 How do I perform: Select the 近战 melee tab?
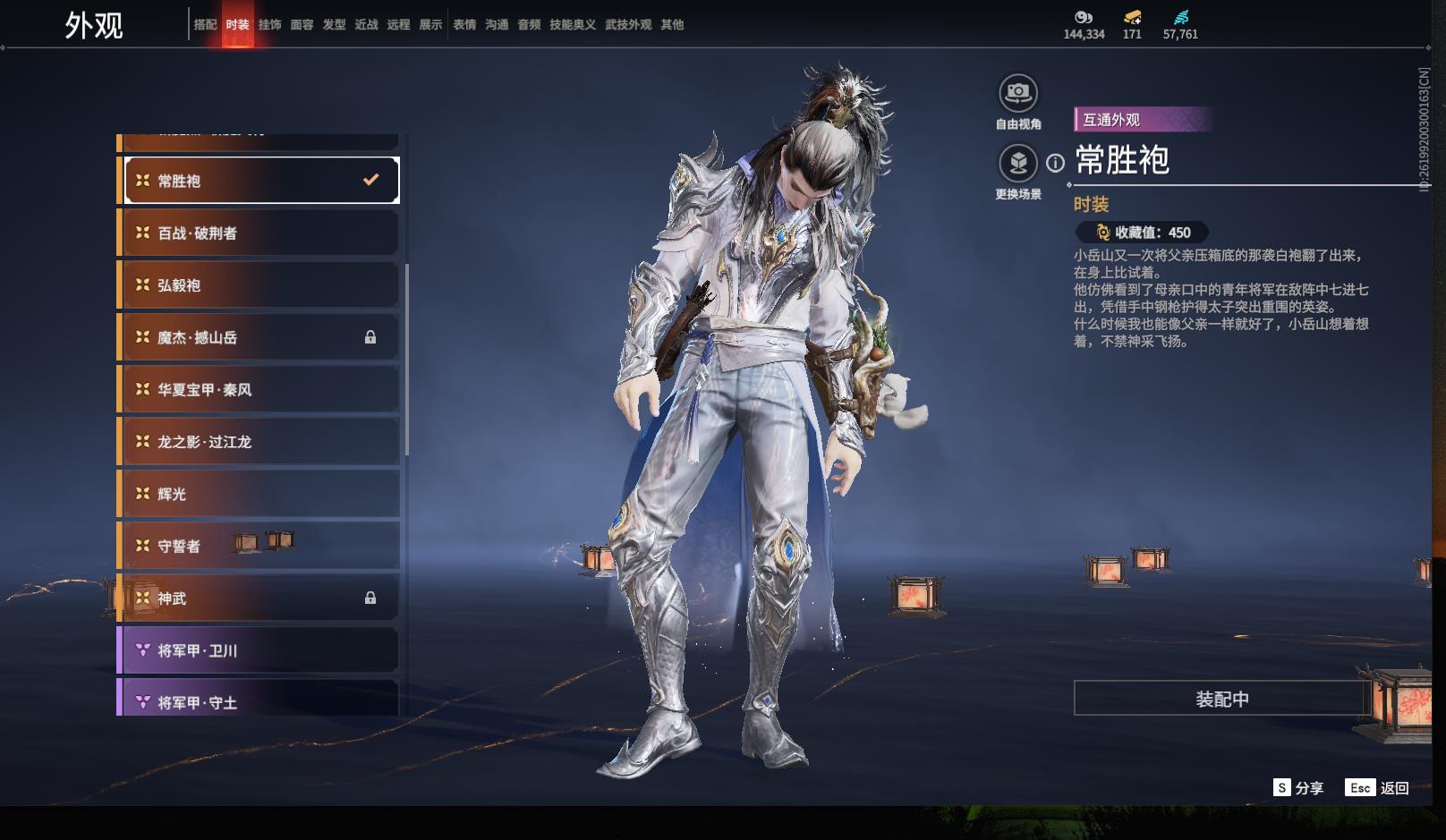point(366,25)
